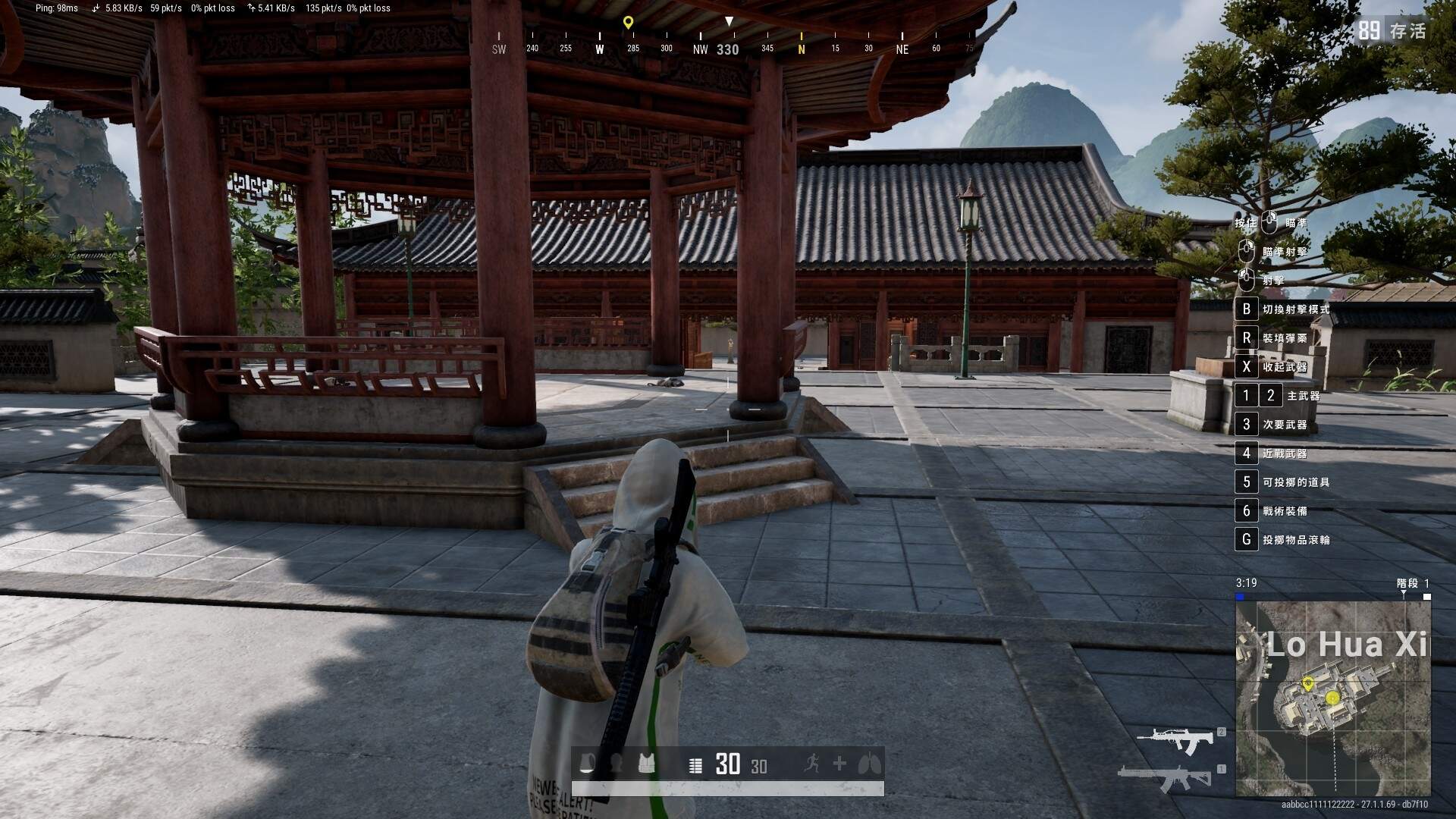The image size is (1456, 819).
Task: Toggle fire mode via the B keybind hint
Action: [x=1246, y=309]
